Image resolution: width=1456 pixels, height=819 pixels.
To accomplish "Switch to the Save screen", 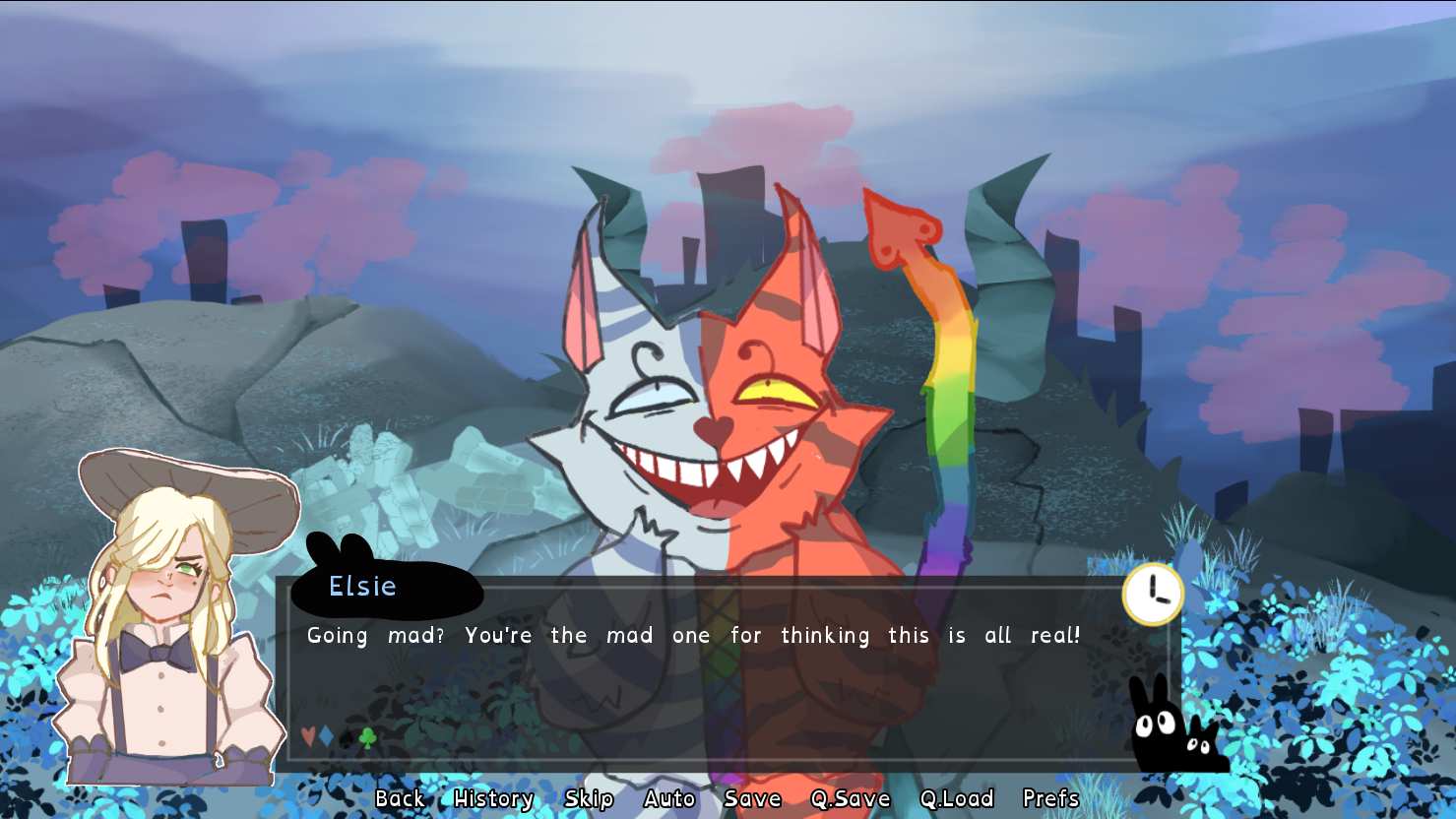I will [751, 798].
